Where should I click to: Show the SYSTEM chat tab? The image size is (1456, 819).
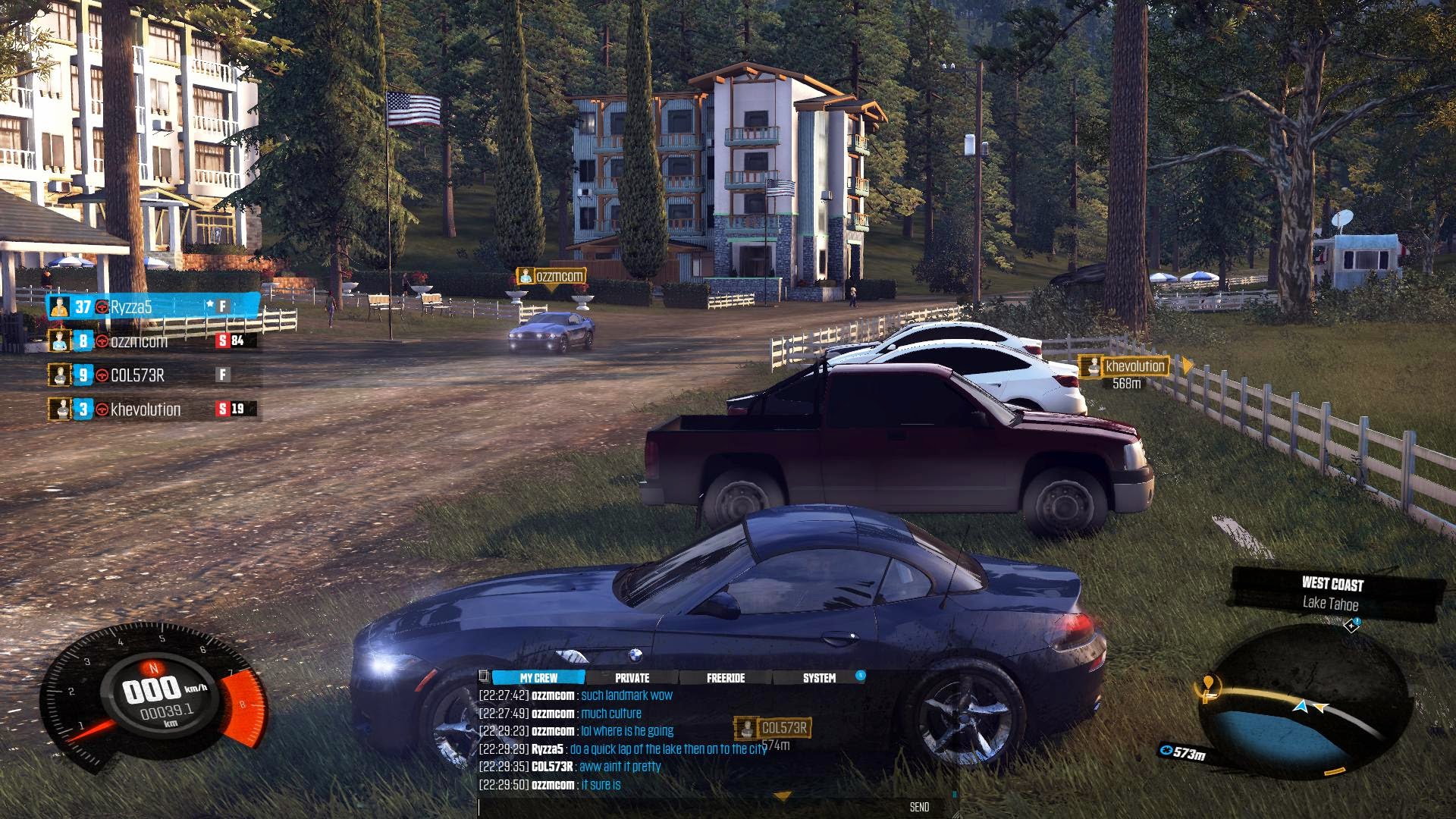point(819,678)
